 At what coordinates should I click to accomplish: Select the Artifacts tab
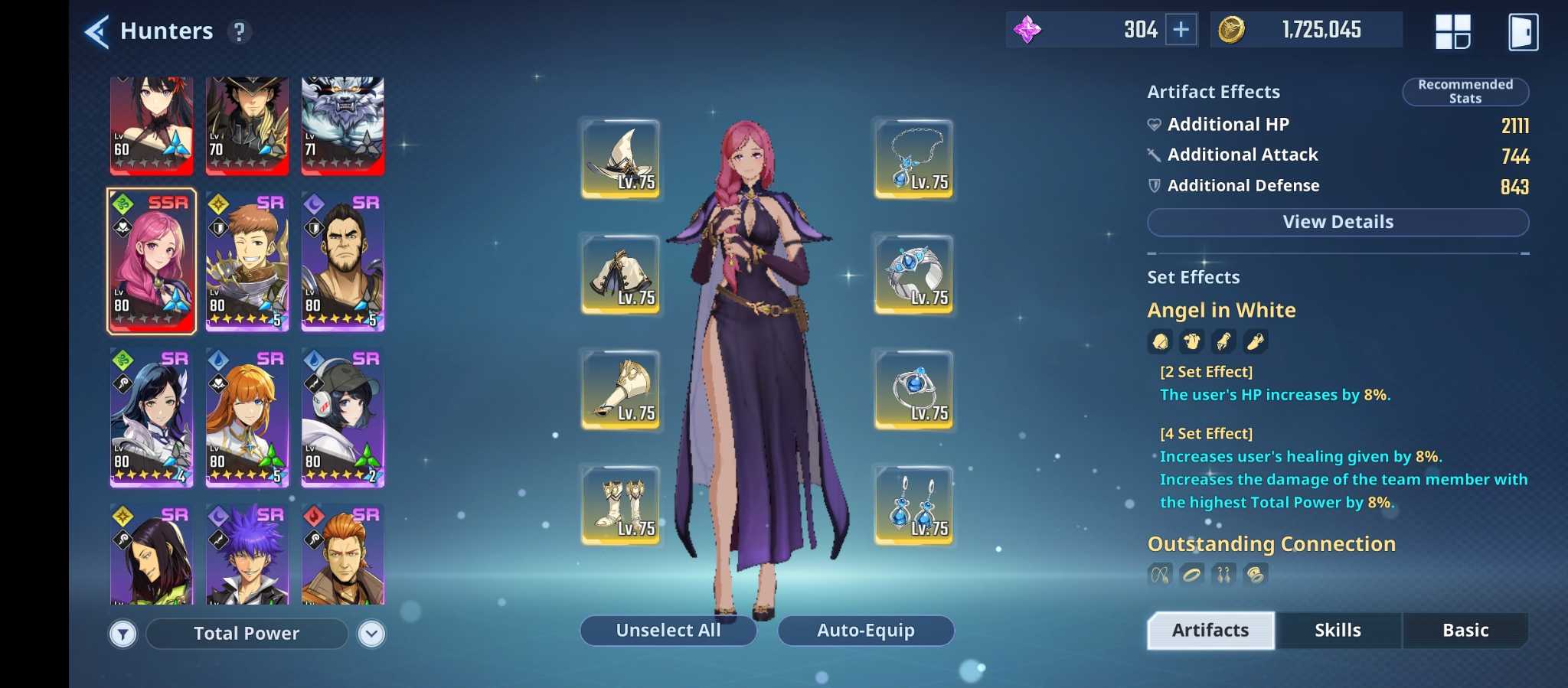[x=1210, y=630]
